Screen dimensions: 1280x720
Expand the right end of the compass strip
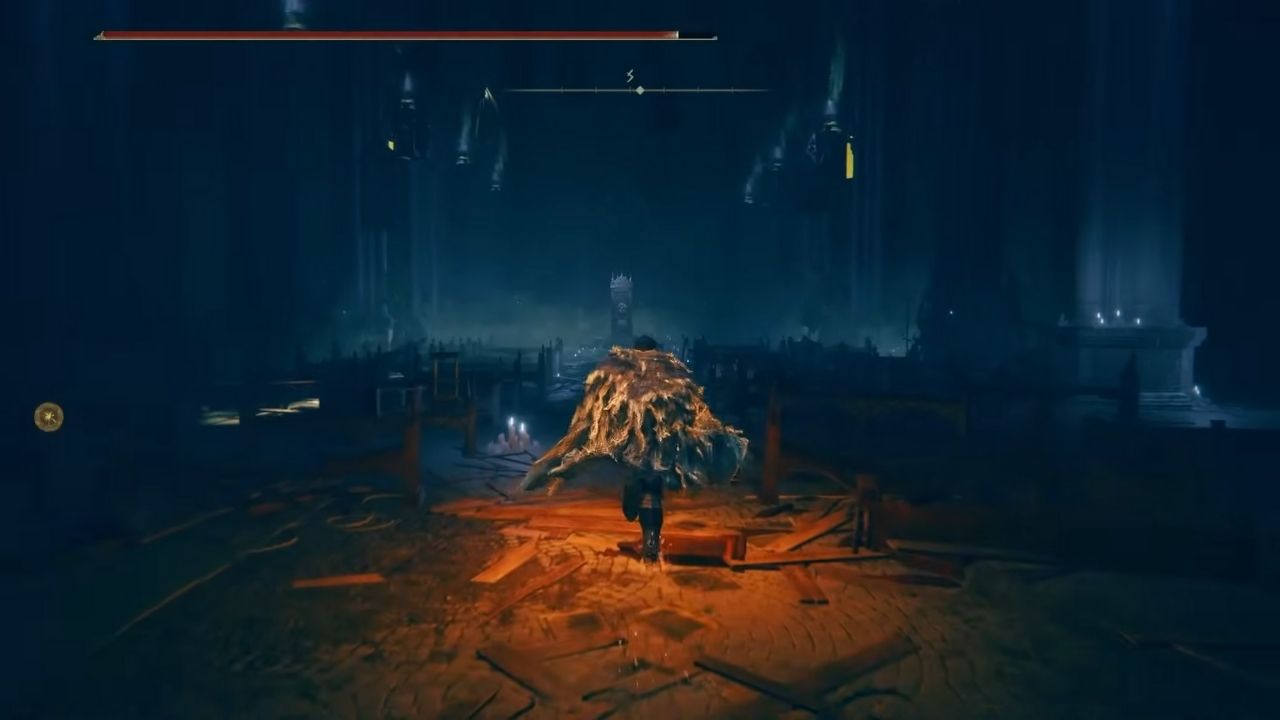(765, 90)
